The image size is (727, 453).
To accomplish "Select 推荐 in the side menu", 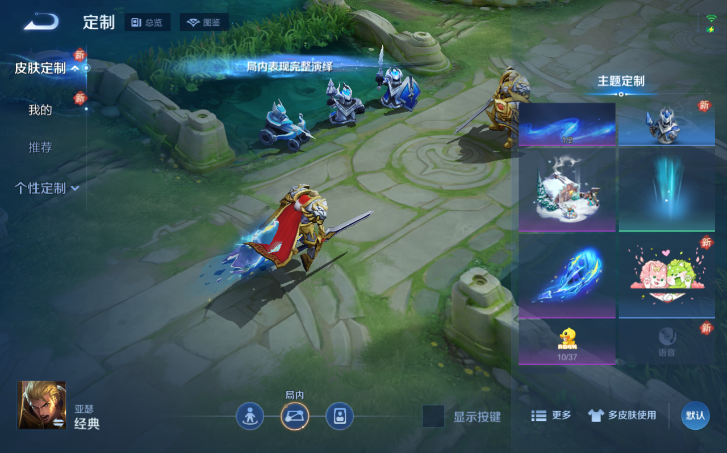I will click(40, 147).
